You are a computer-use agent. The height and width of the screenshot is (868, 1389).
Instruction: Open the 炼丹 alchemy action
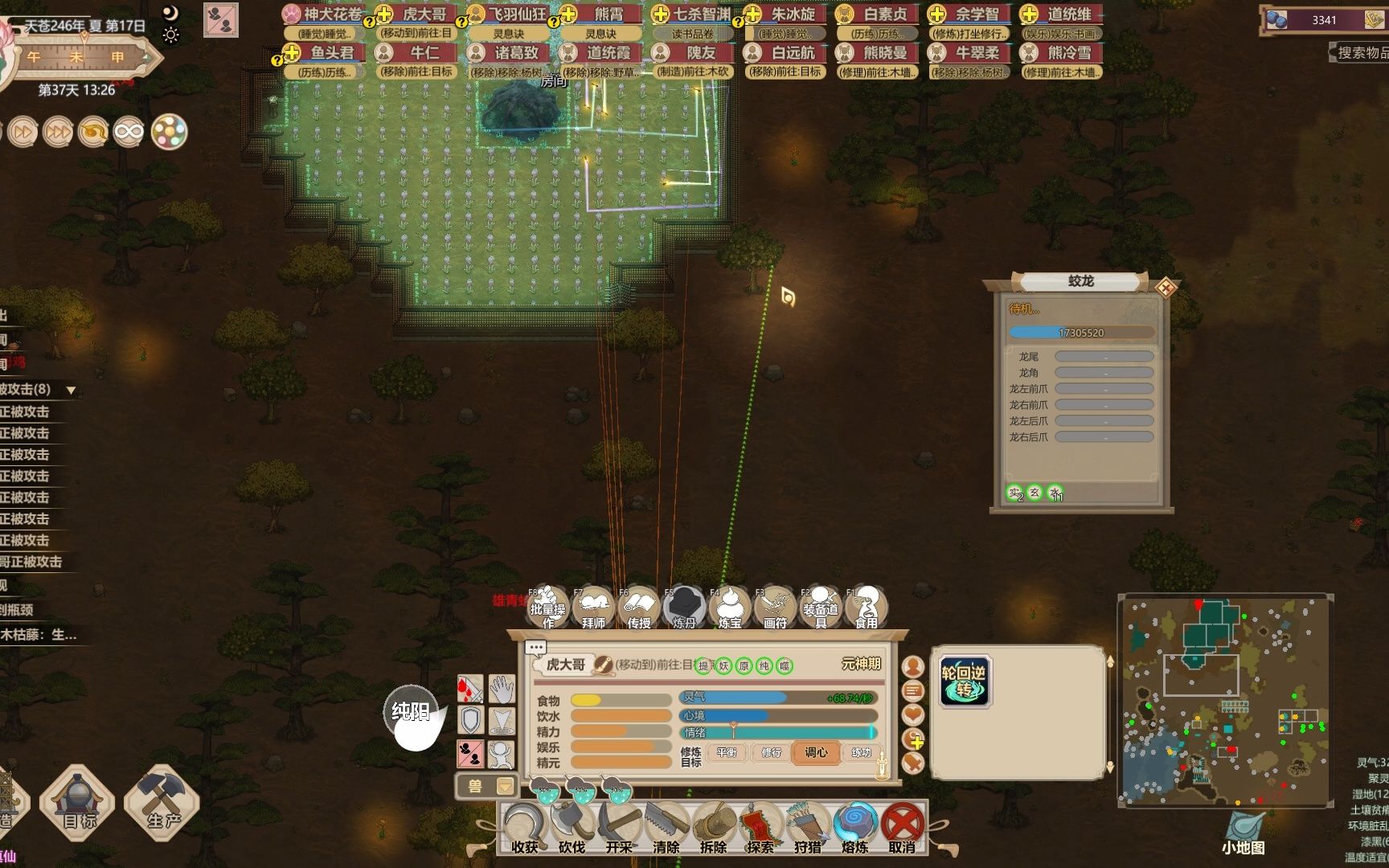point(684,608)
